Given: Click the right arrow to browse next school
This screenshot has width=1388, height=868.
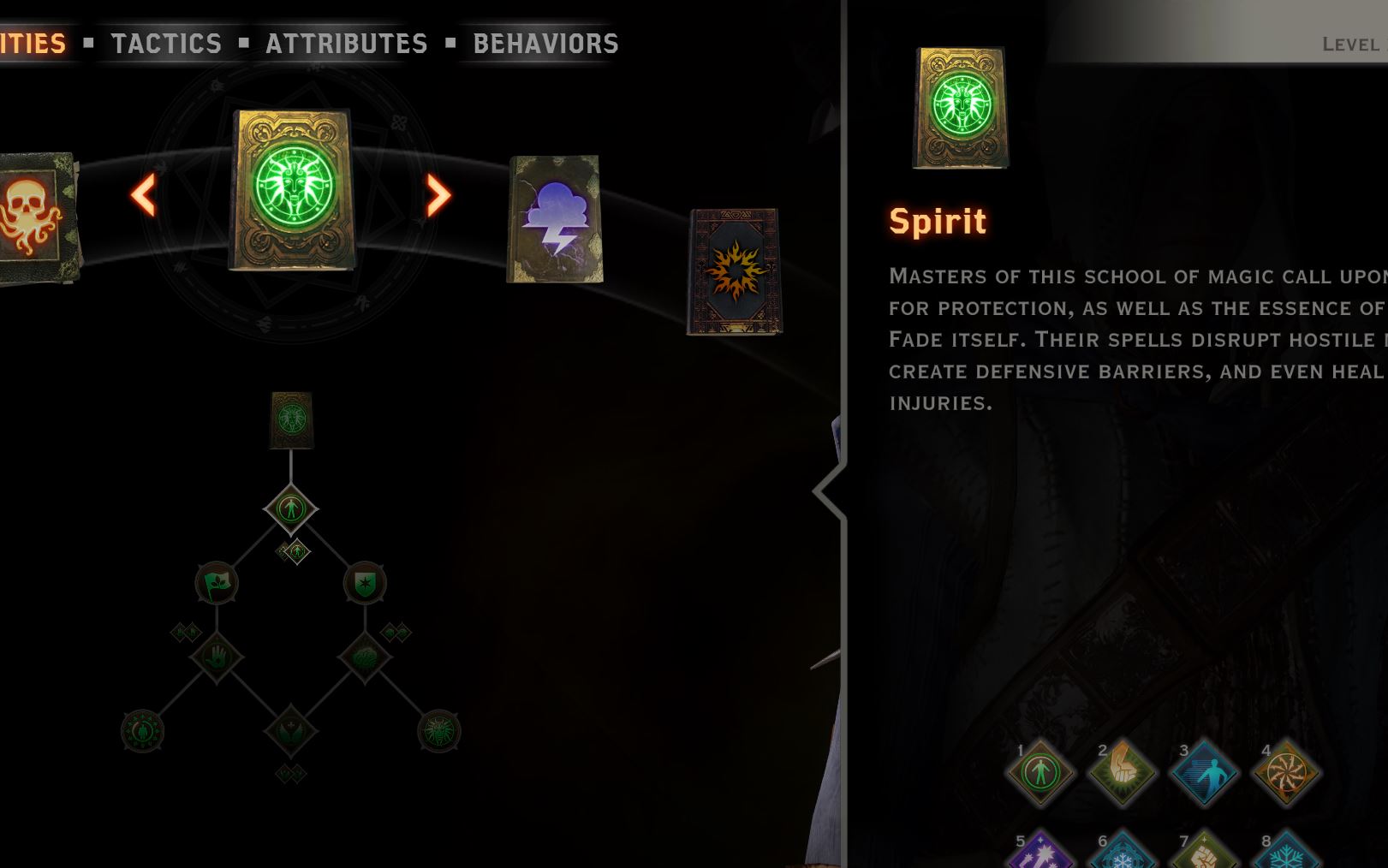Looking at the screenshot, I should coord(437,195).
